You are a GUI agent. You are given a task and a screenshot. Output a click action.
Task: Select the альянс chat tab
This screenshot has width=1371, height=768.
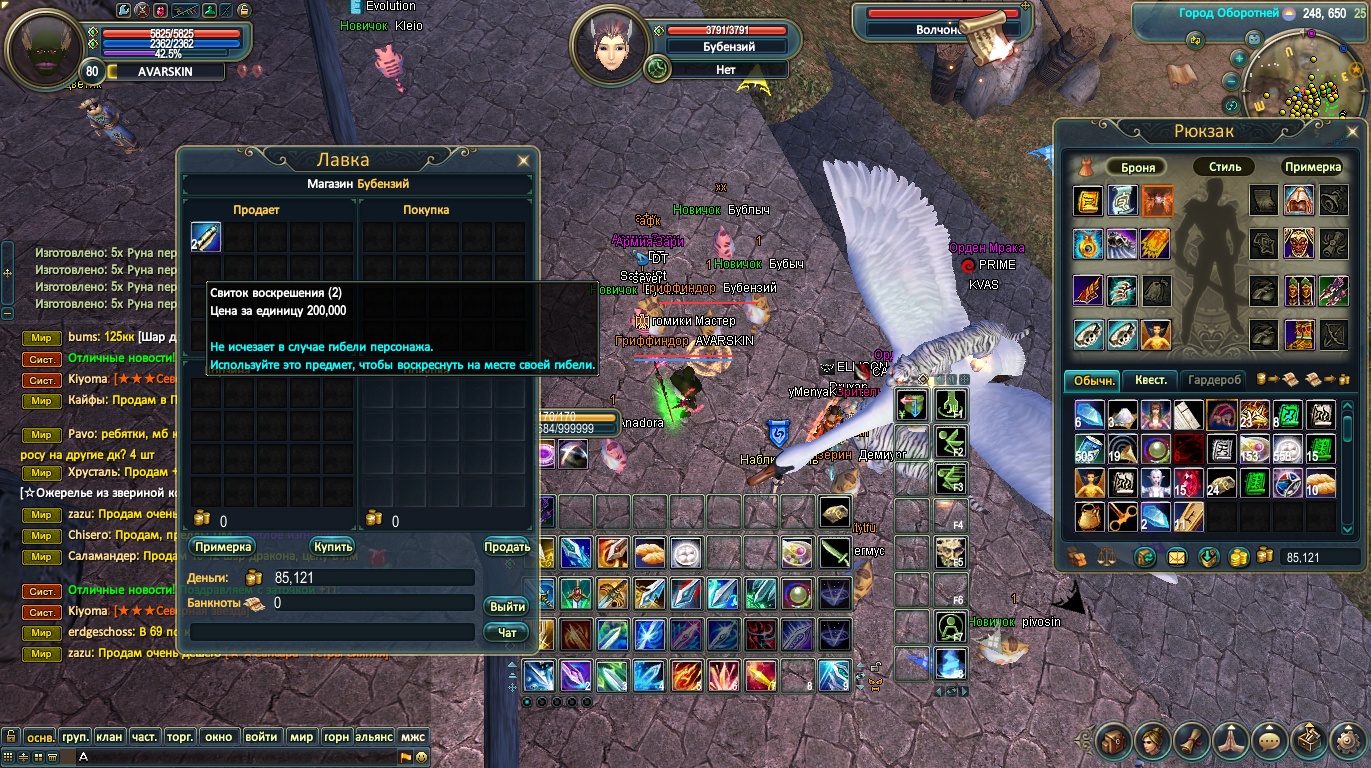pyautogui.click(x=374, y=737)
